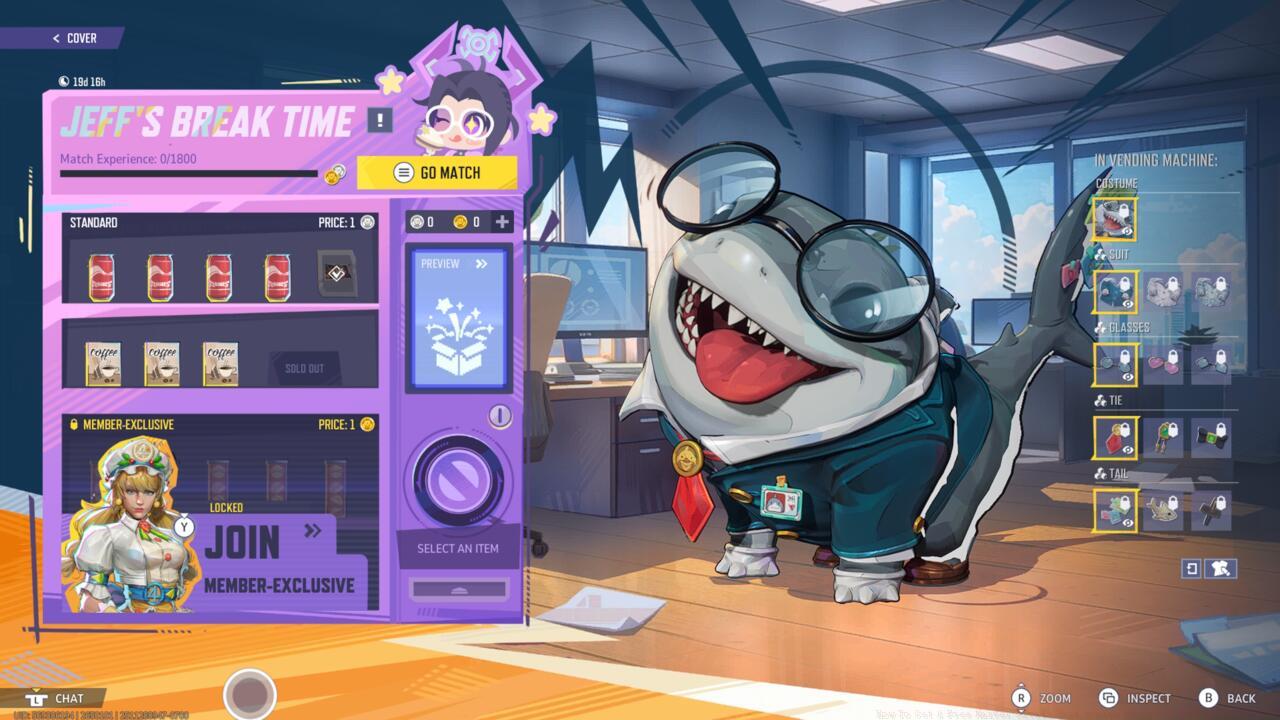Select the shark Costume slot in vending machine

pyautogui.click(x=1114, y=217)
